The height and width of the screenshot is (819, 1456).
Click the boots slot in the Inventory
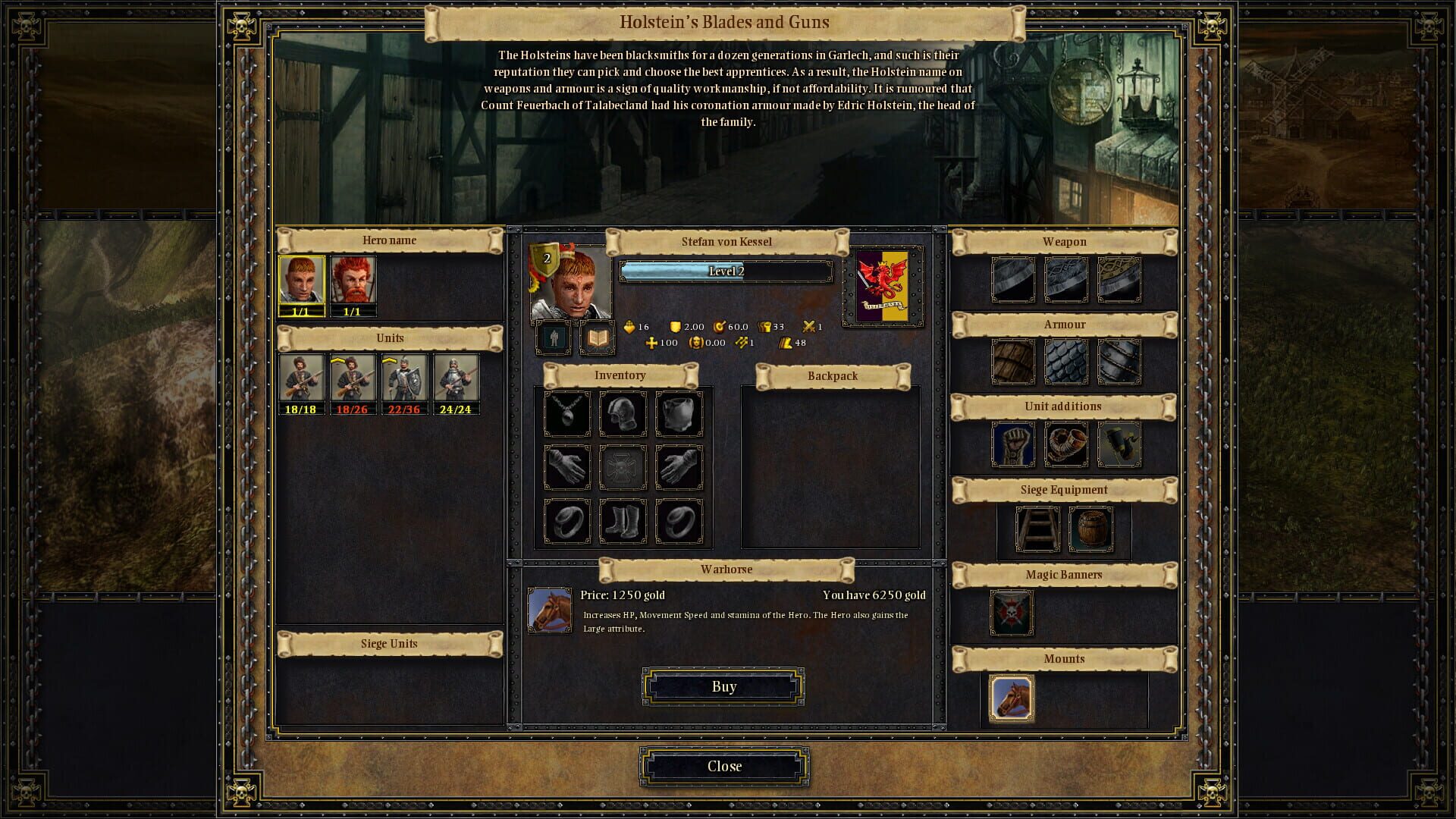pyautogui.click(x=623, y=519)
